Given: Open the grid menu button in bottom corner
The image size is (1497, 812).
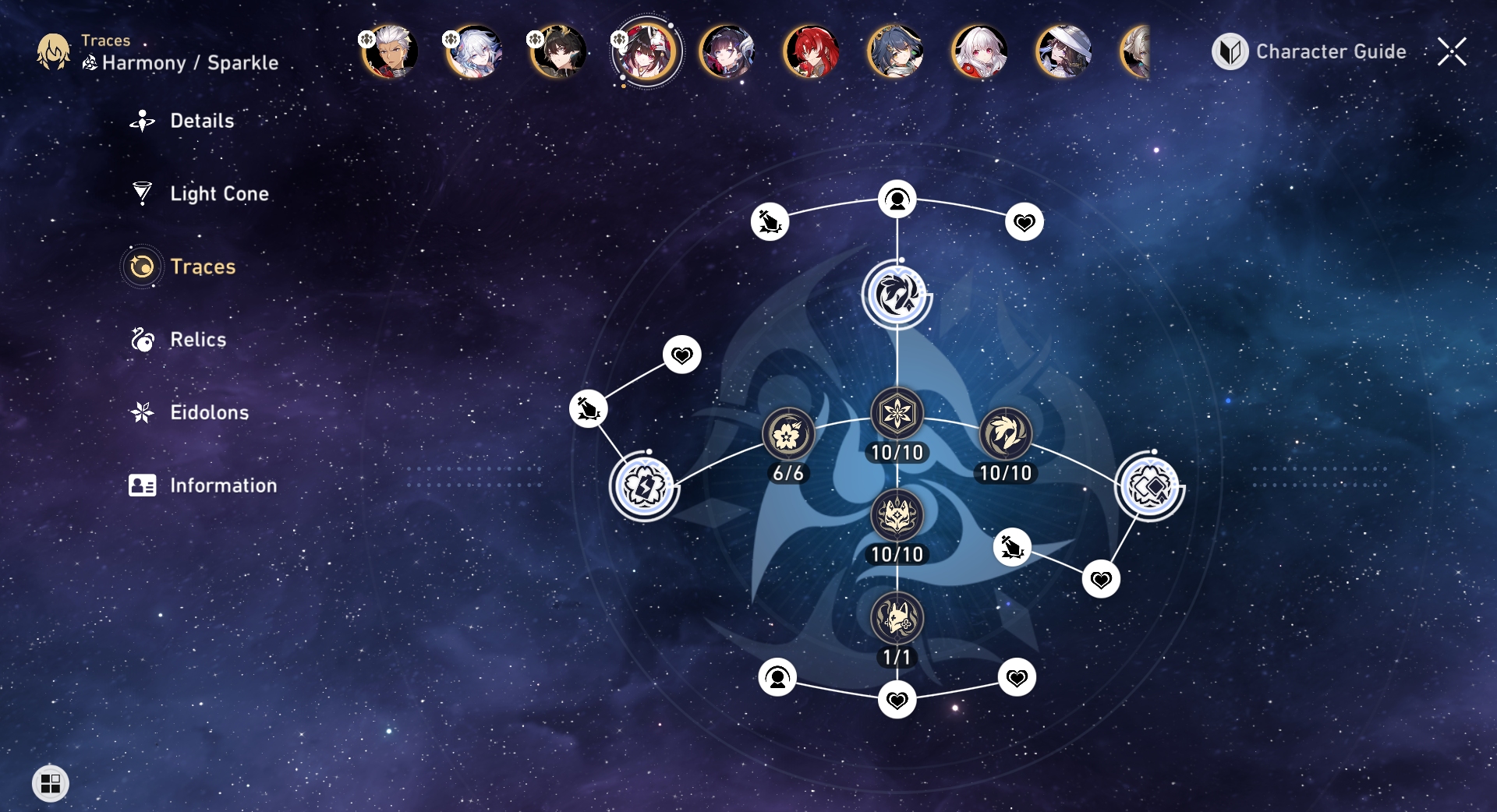Looking at the screenshot, I should (51, 783).
